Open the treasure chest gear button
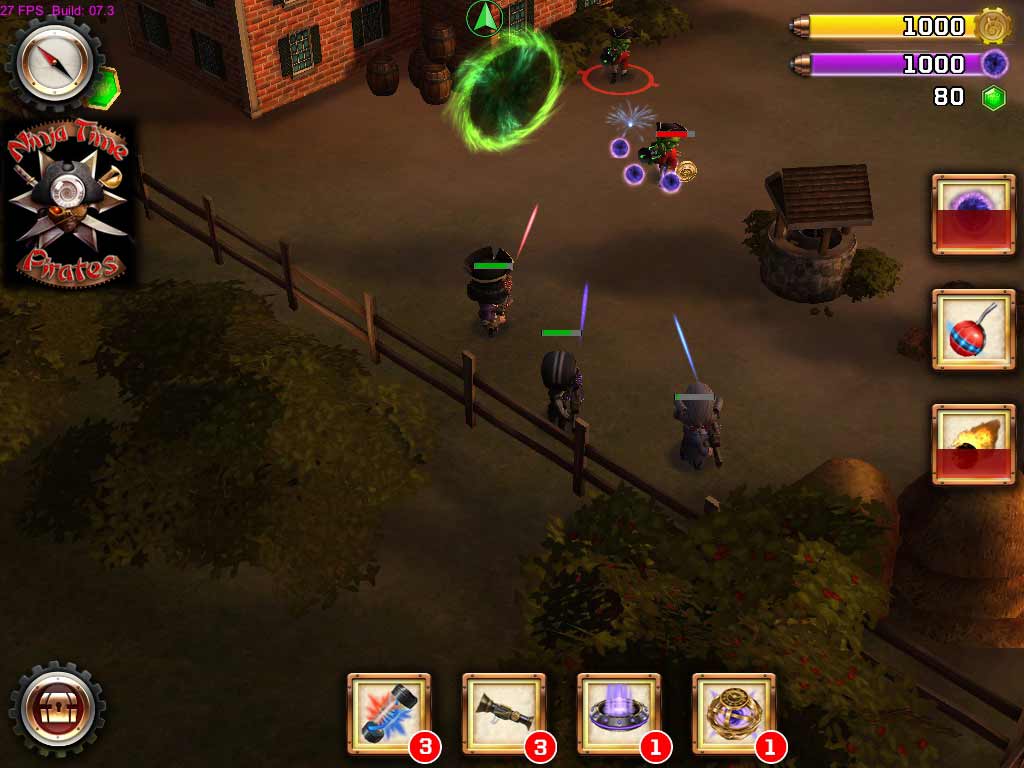 tap(57, 709)
